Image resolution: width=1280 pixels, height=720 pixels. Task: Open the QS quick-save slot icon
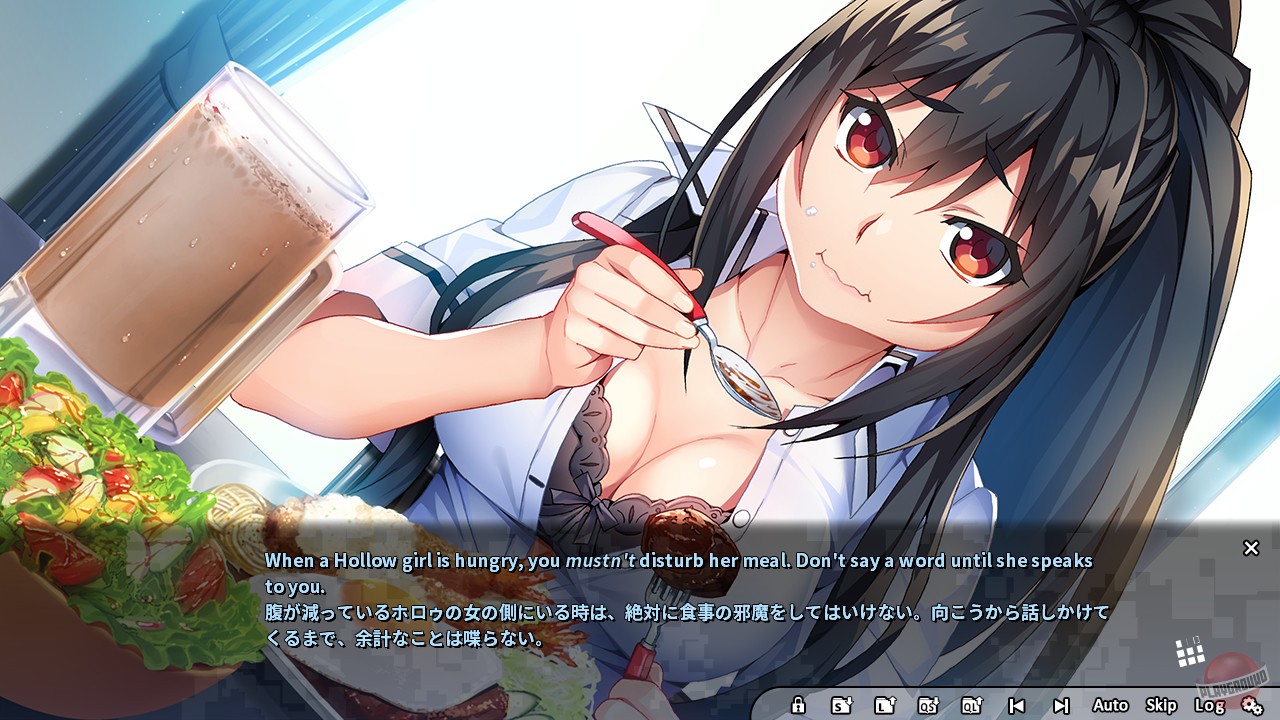930,704
